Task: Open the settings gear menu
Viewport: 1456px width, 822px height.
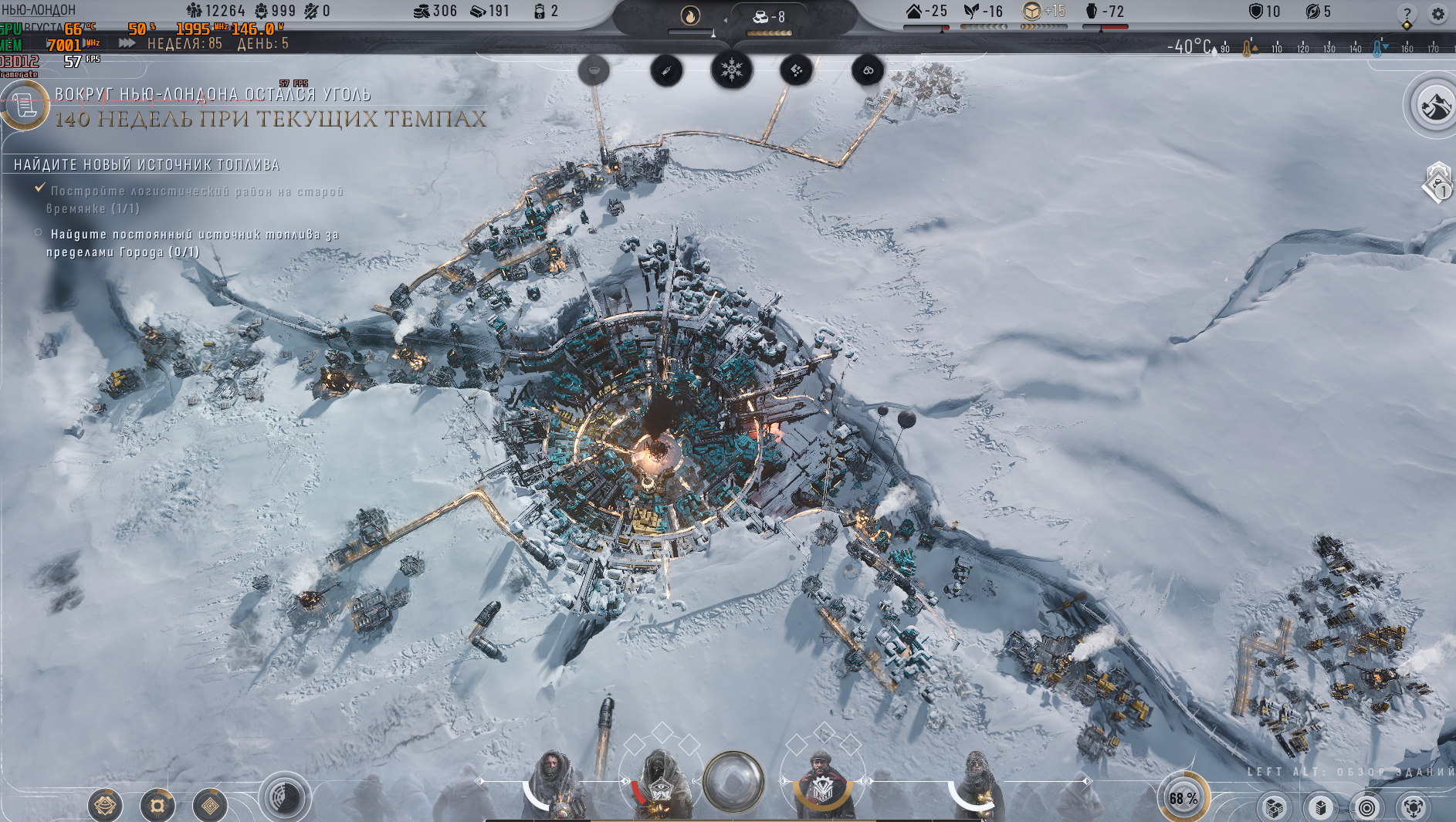Action: pos(1437,14)
